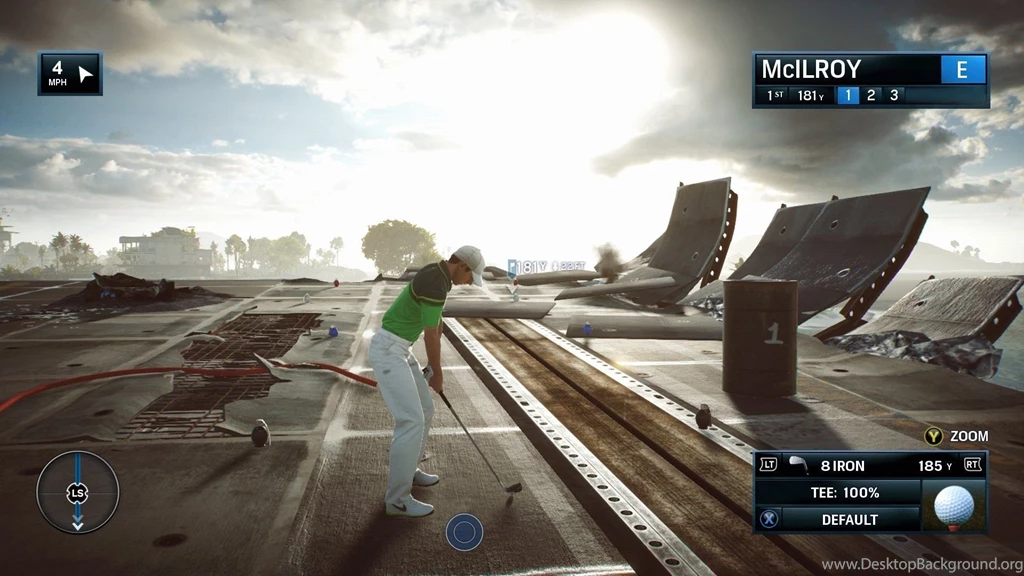Viewport: 1024px width, 576px height.
Task: Click the golf ball on tee icon
Action: point(953,506)
